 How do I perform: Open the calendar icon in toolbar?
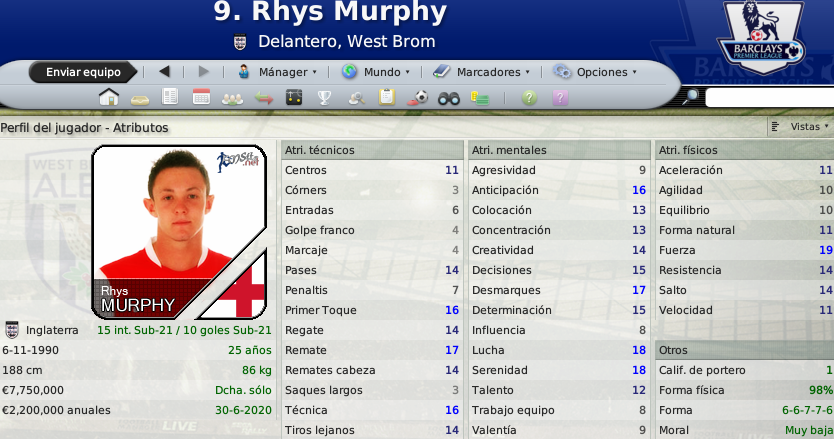point(201,97)
